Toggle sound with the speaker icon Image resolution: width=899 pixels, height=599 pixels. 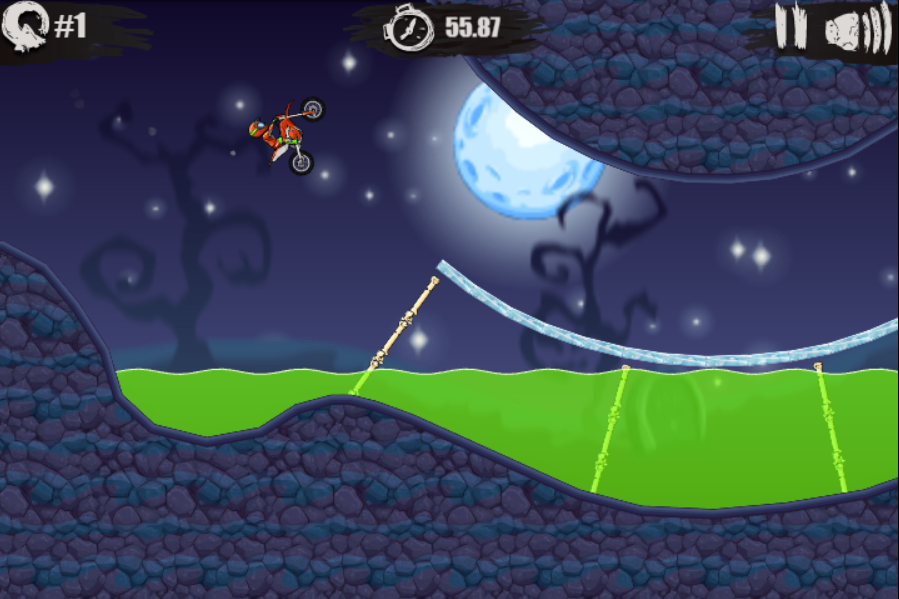(x=857, y=29)
